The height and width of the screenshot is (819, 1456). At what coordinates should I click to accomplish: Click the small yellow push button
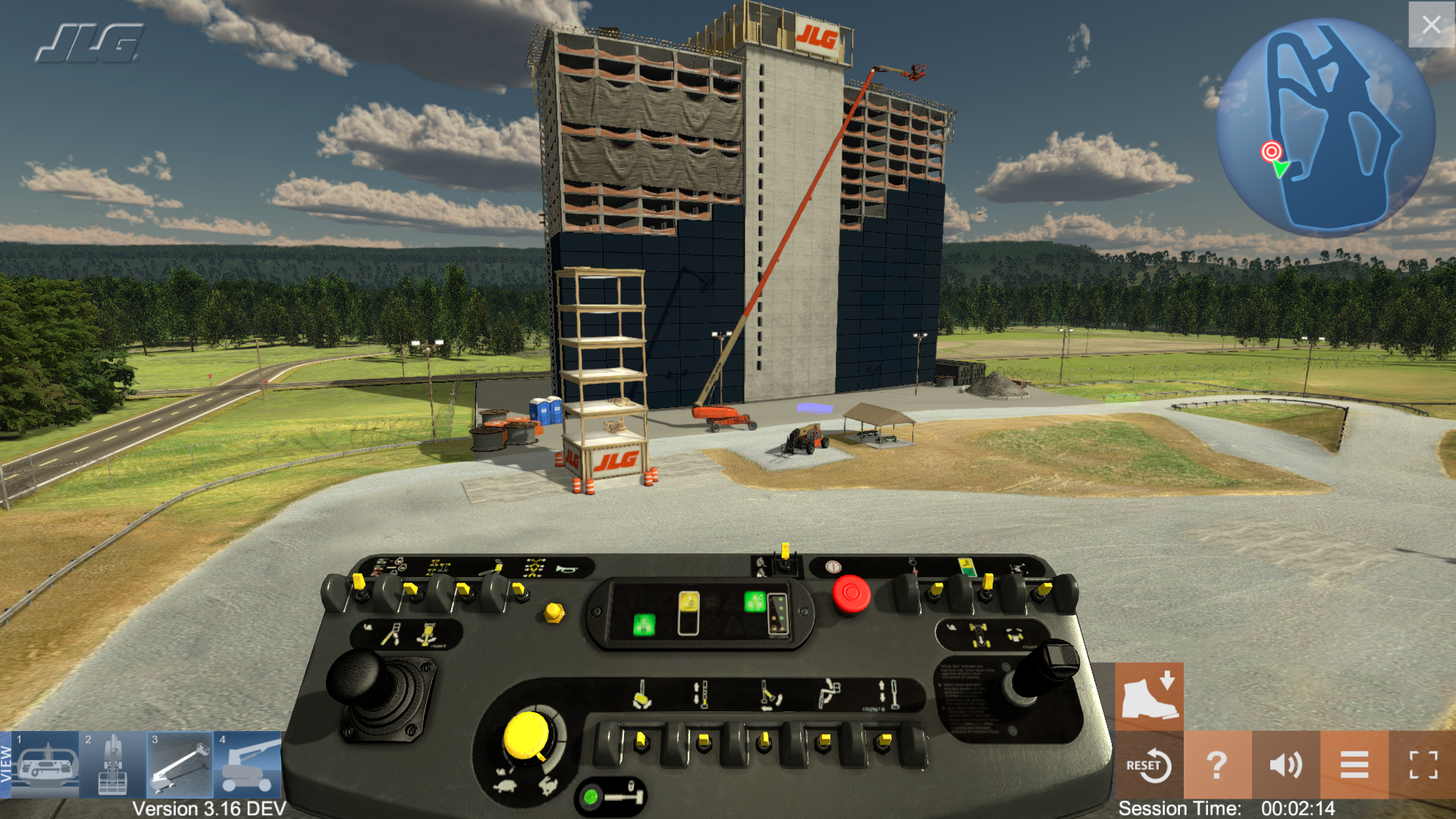[554, 612]
